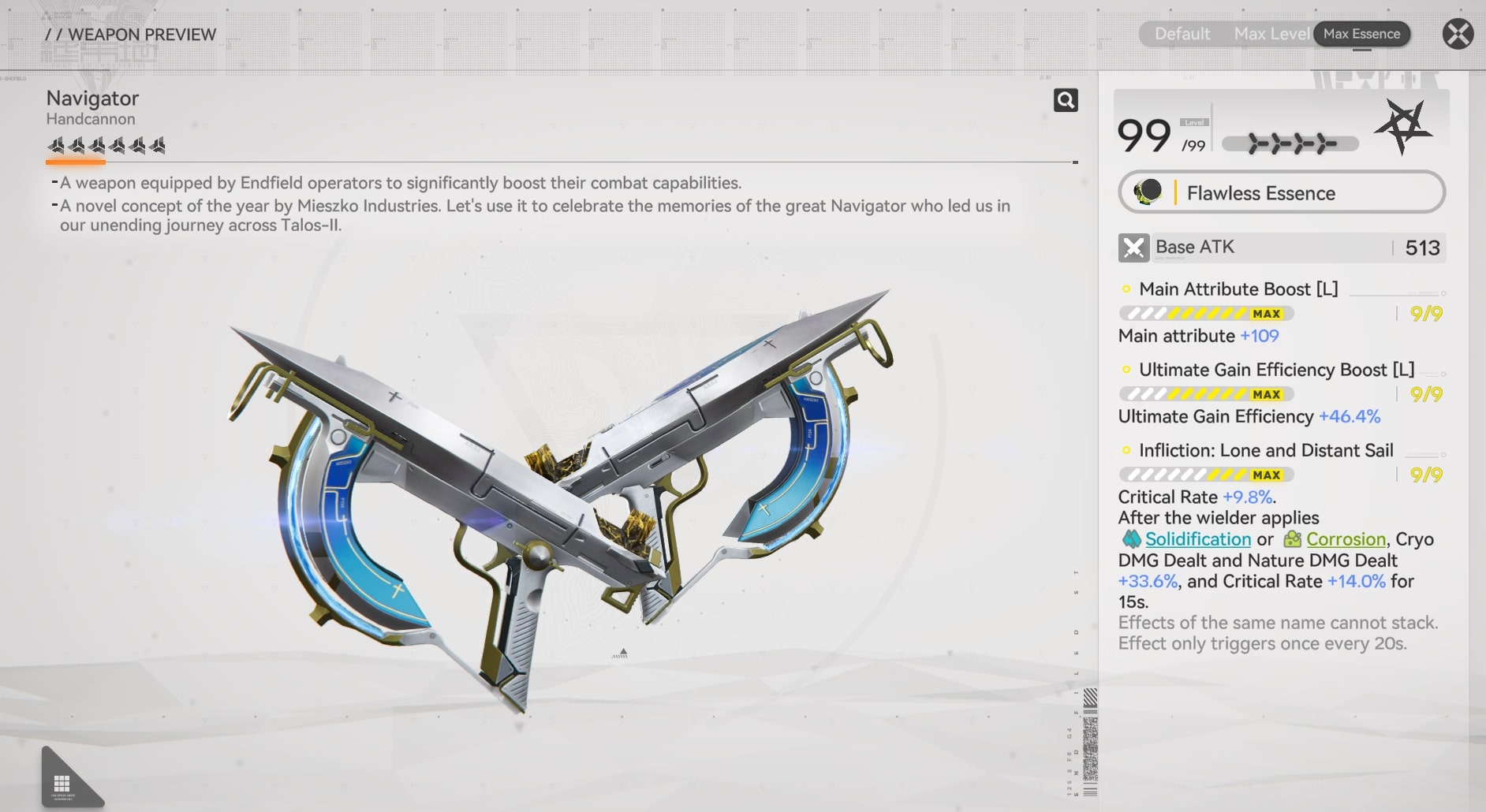Close the weapon preview screen
Viewport: 1486px width, 812px height.
pos(1458,34)
